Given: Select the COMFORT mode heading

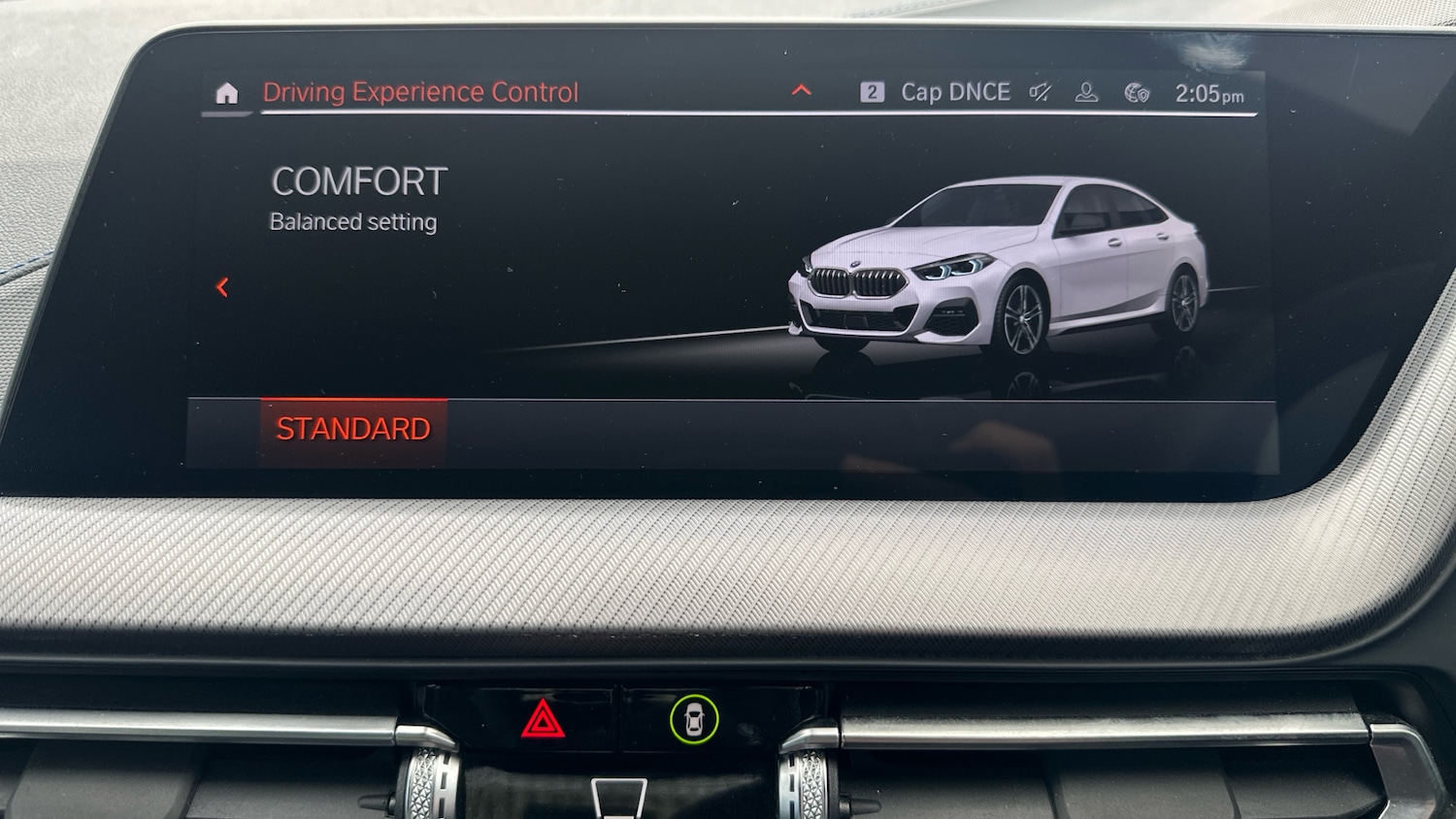Looking at the screenshot, I should coord(360,180).
